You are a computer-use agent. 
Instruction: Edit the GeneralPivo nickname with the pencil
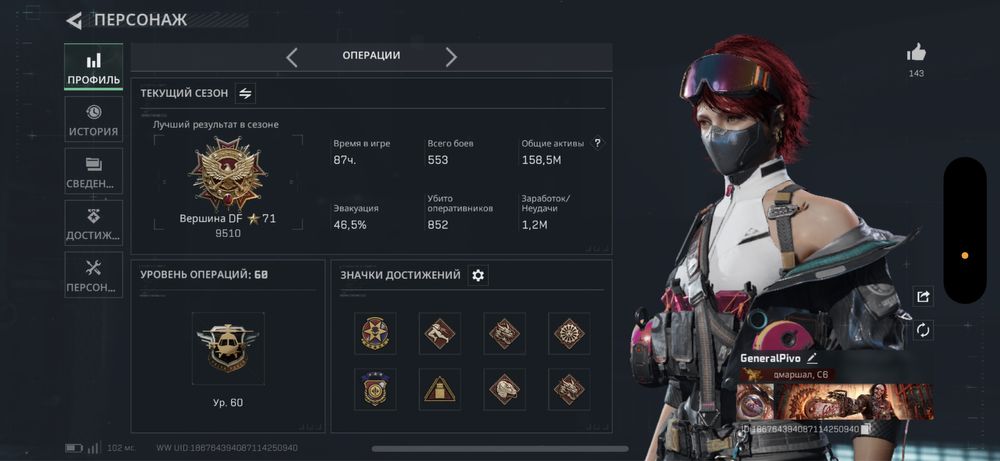[813, 357]
